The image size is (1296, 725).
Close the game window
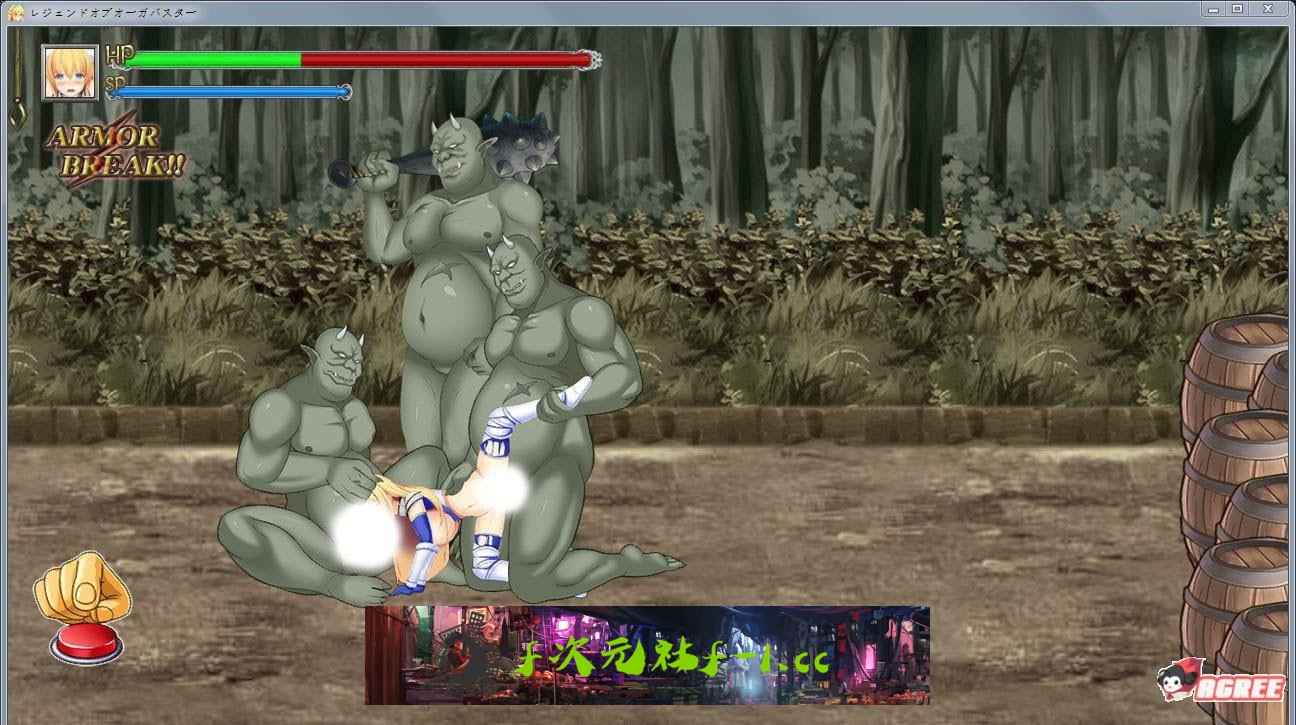click(x=1270, y=9)
